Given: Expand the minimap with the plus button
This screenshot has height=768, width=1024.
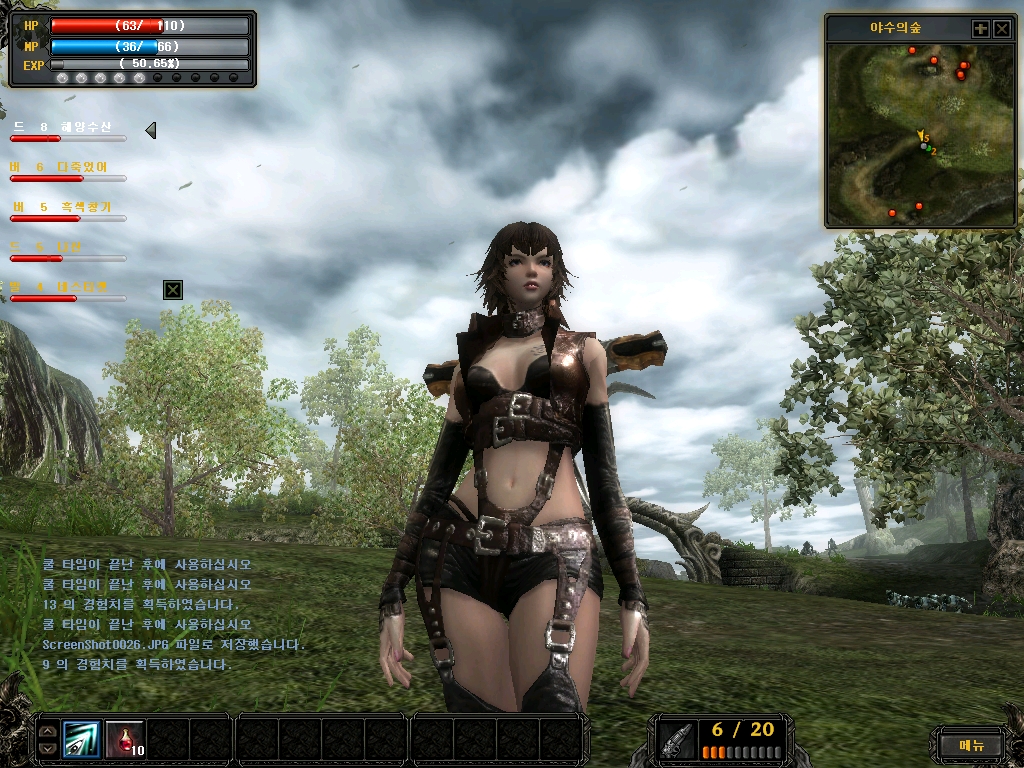Looking at the screenshot, I should (981, 29).
